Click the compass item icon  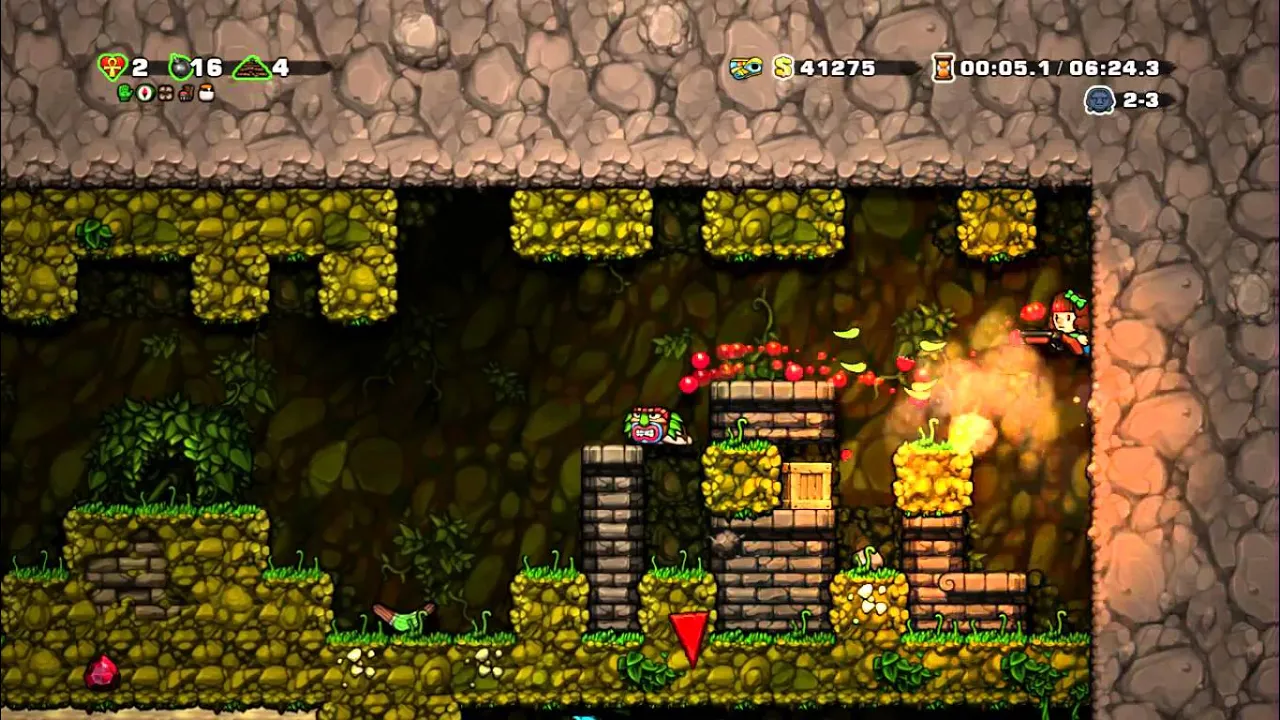tap(145, 93)
